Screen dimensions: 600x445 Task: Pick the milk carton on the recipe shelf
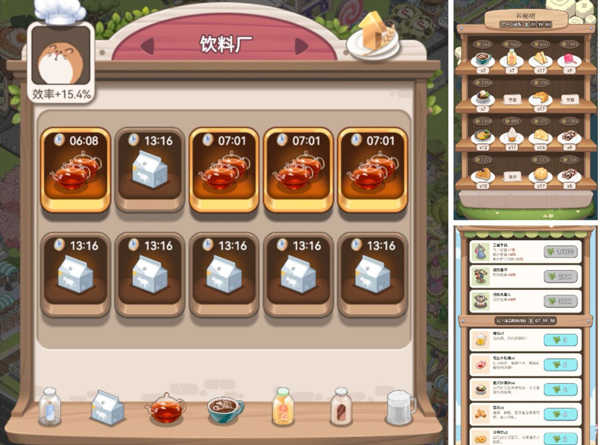click(x=106, y=408)
